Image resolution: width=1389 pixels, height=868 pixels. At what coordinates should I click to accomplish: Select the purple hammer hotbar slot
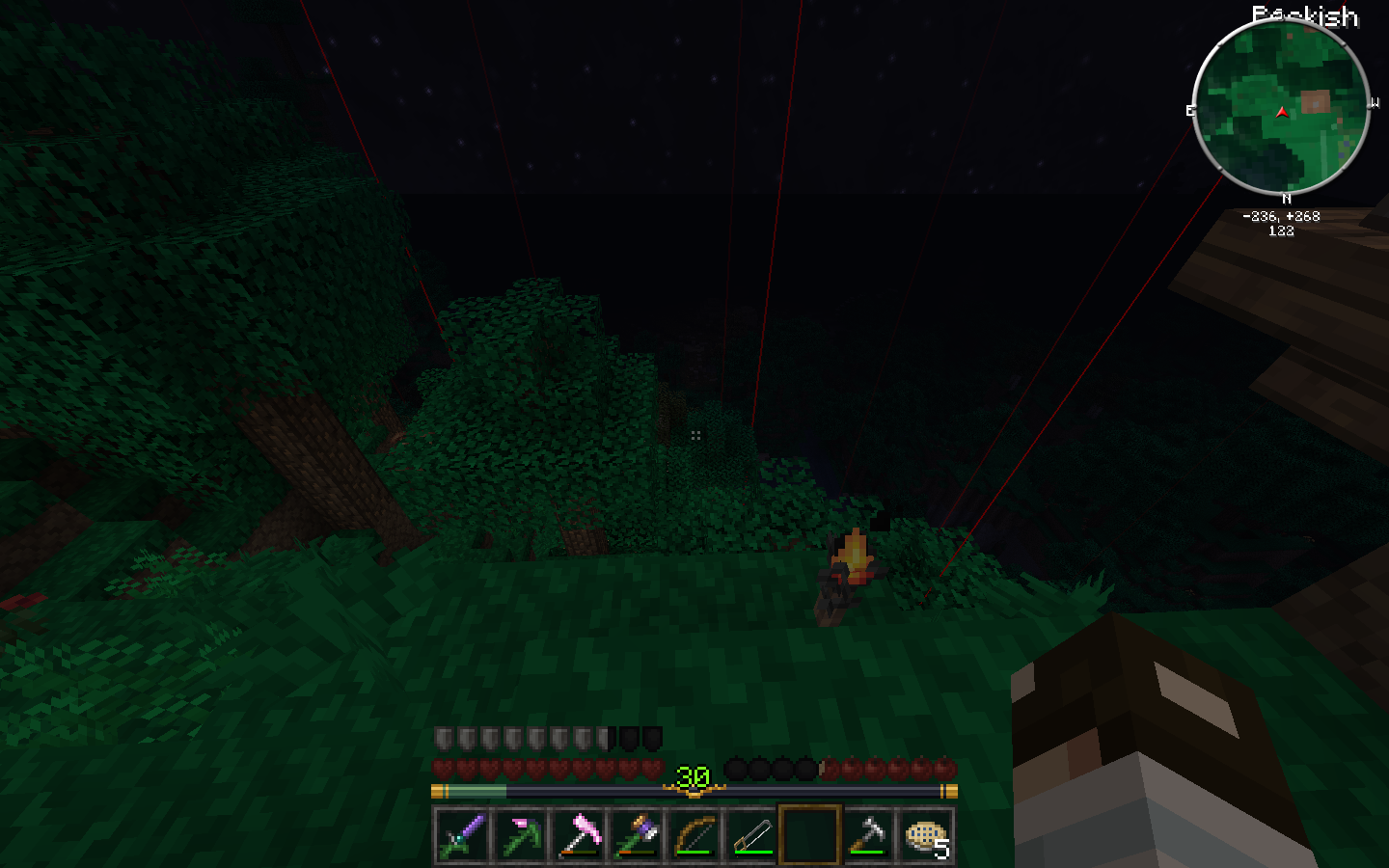tap(636, 835)
